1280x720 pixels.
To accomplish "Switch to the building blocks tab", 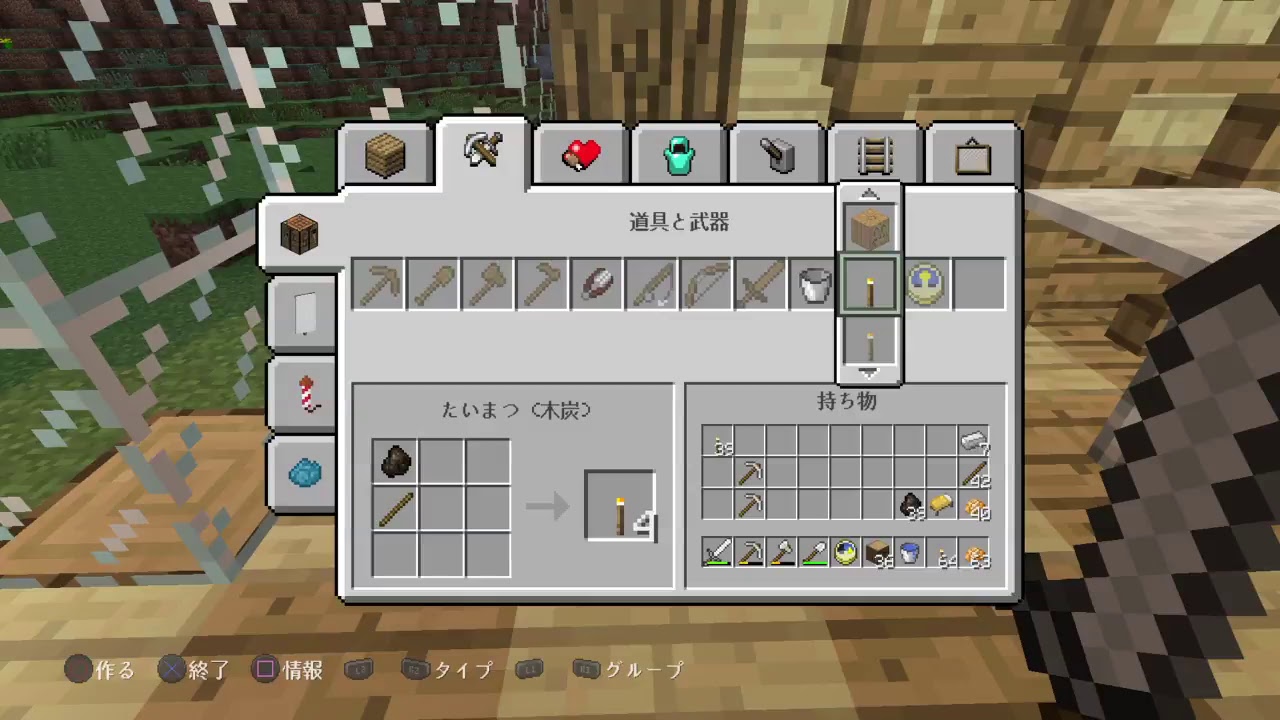I will [384, 152].
